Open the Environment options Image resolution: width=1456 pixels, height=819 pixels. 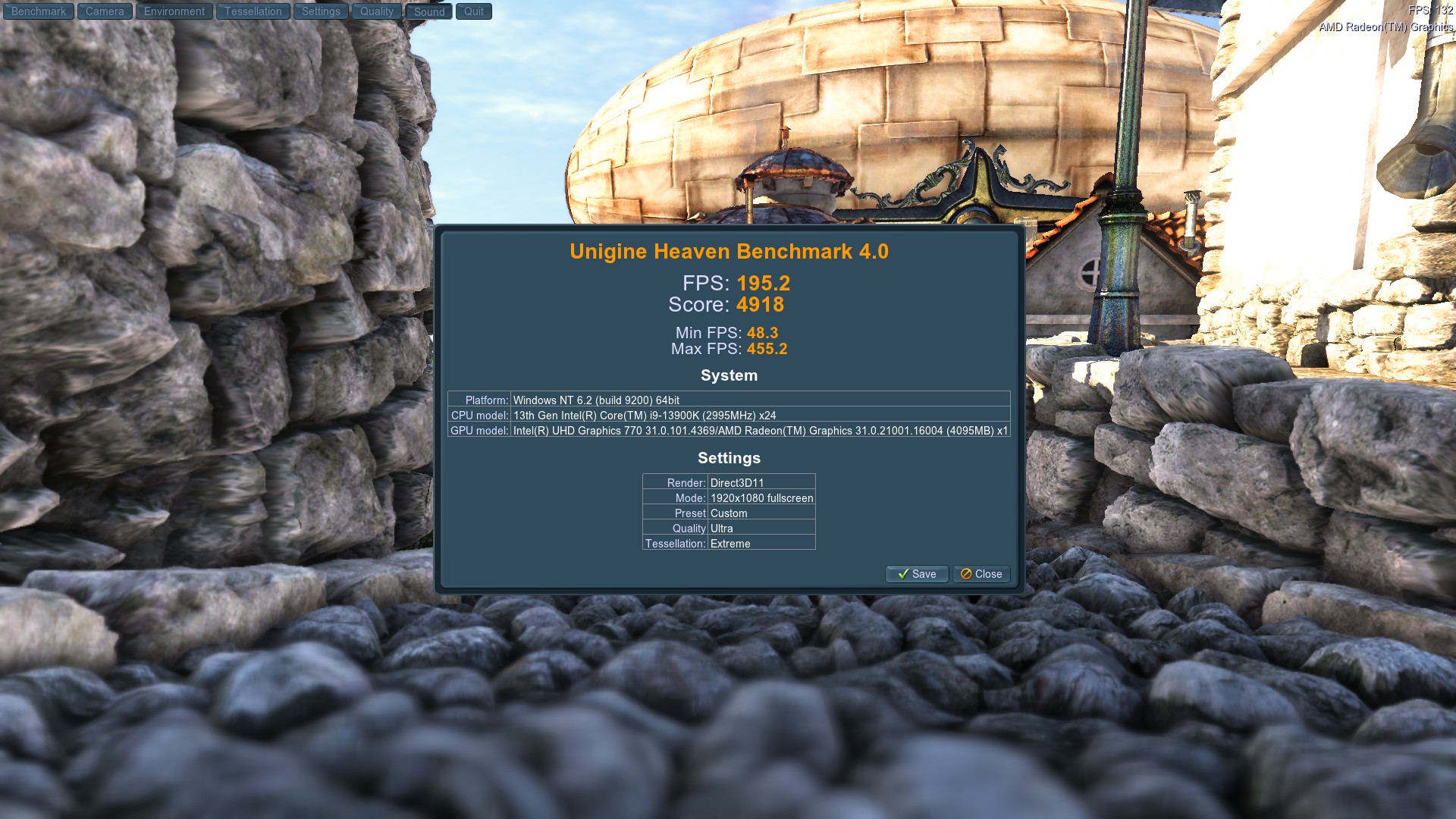pyautogui.click(x=174, y=11)
